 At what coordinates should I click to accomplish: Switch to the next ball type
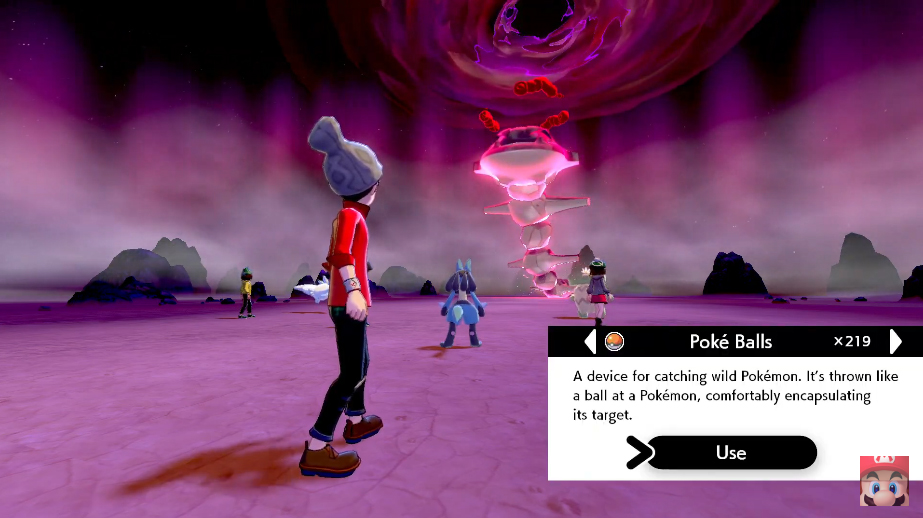[x=895, y=342]
